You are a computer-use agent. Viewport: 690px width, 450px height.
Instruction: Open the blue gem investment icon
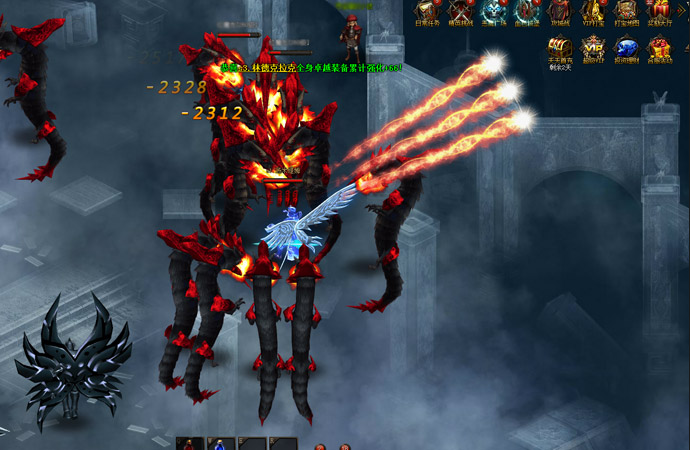click(x=626, y=48)
